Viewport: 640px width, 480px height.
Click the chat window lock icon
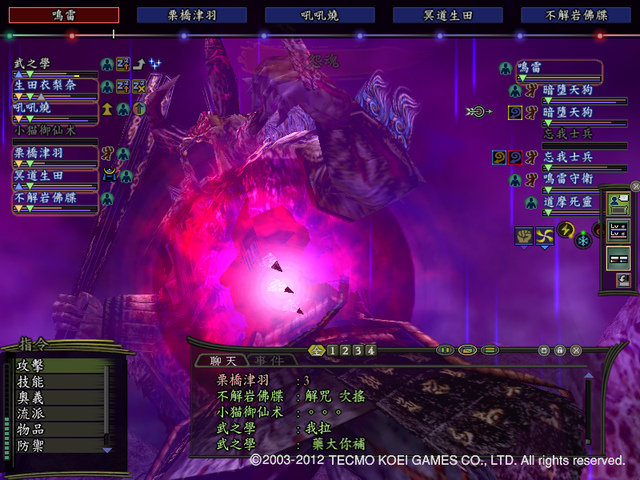coord(560,350)
